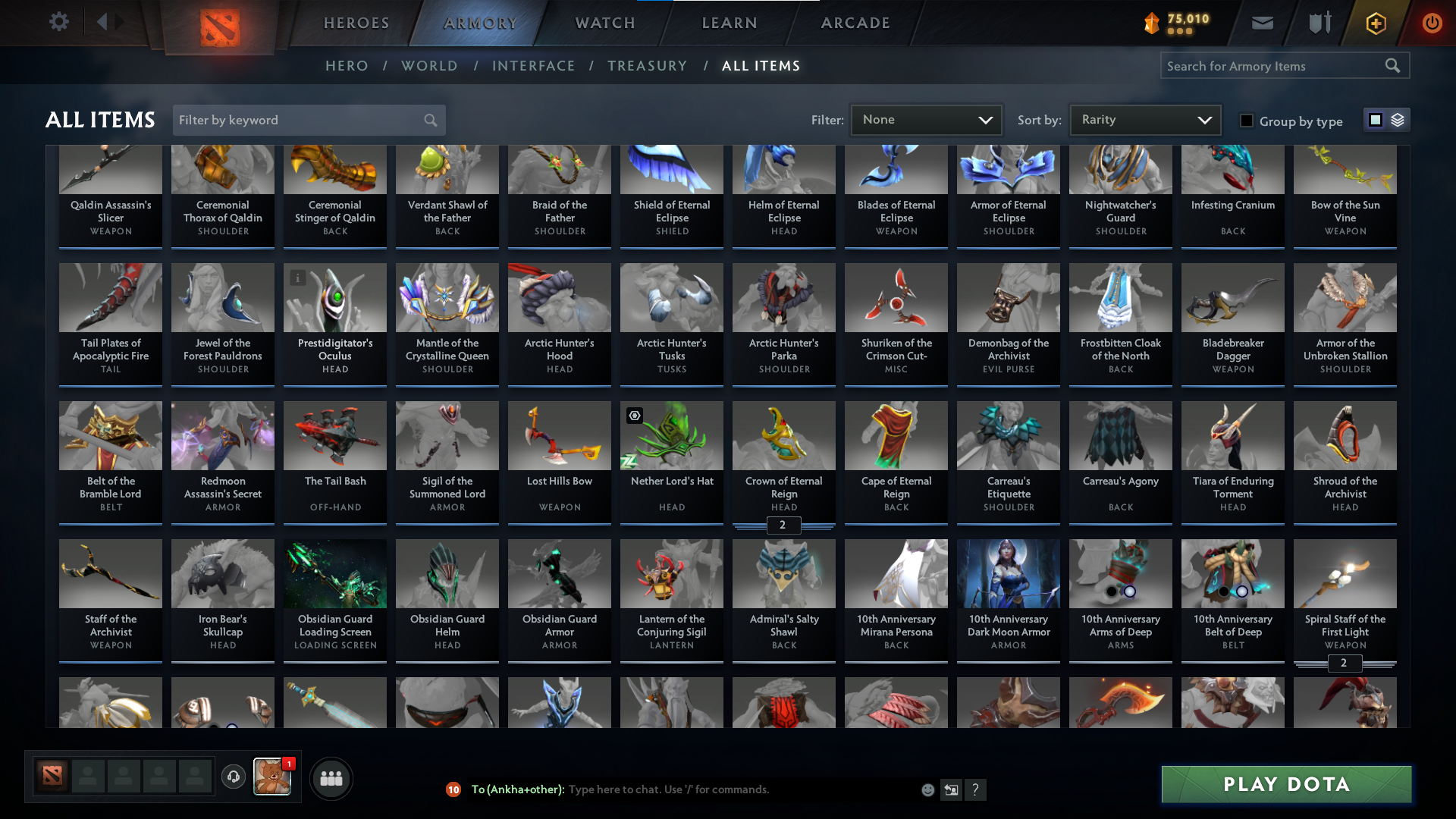Open the friends list grid icon

click(x=331, y=778)
